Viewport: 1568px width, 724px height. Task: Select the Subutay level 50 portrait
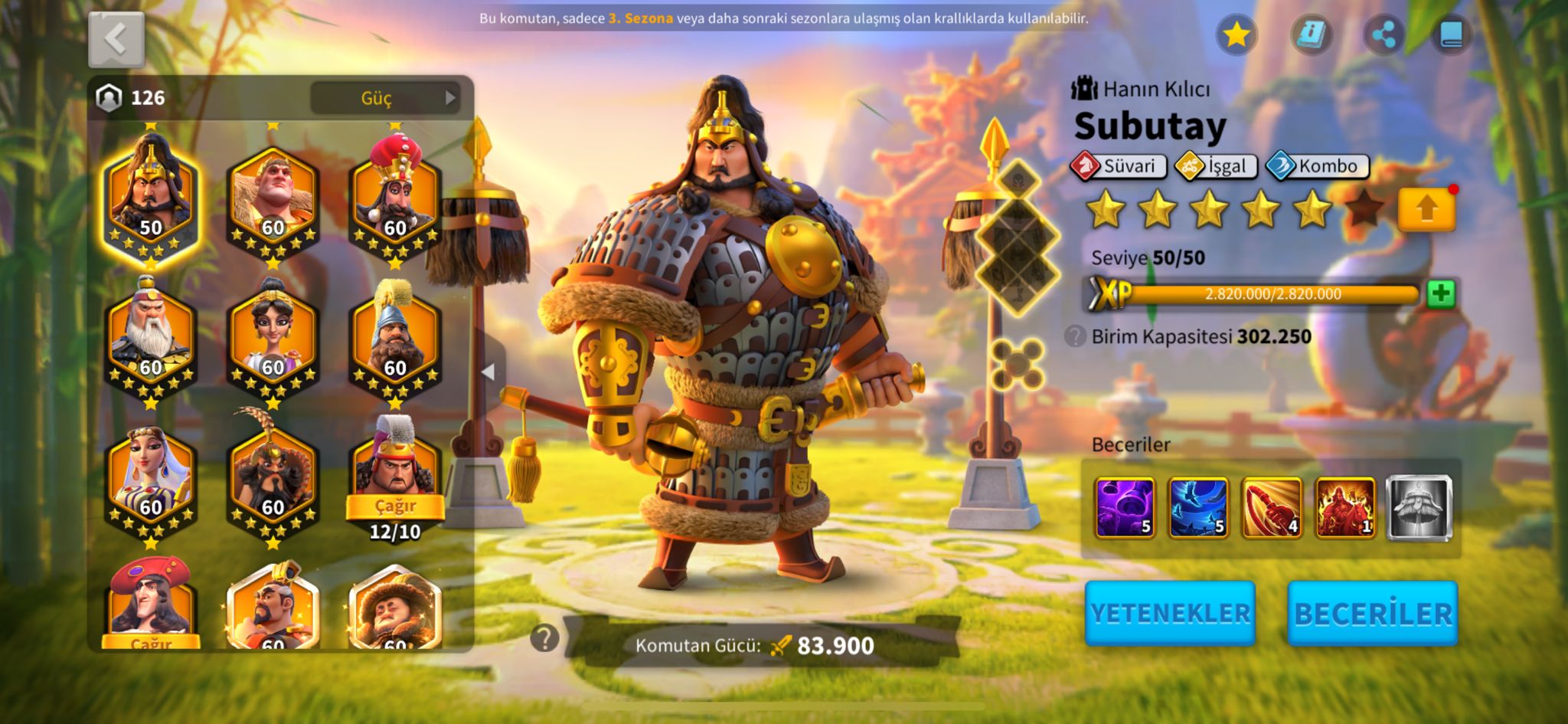click(151, 198)
